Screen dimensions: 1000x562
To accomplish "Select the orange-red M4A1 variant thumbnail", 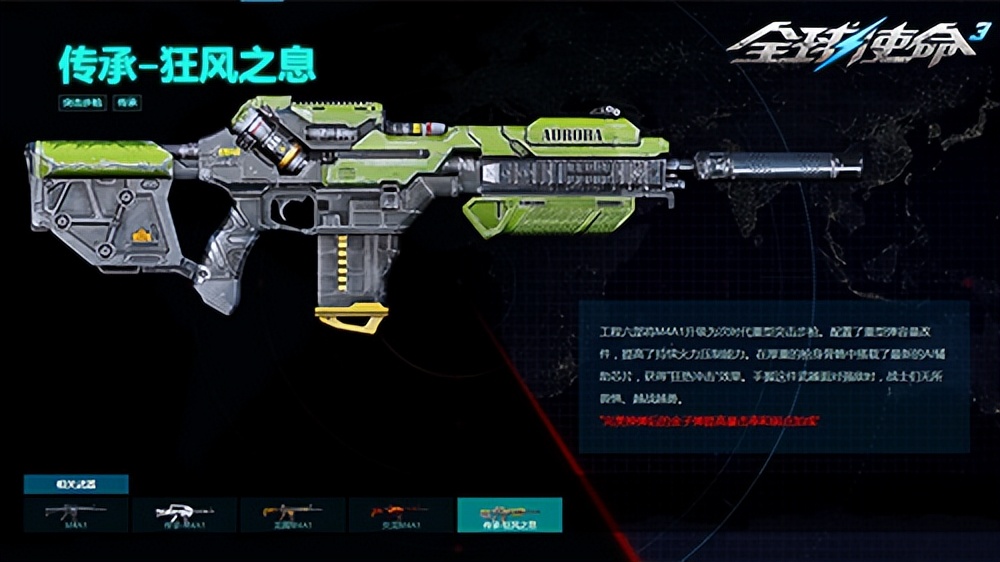I will [x=400, y=514].
